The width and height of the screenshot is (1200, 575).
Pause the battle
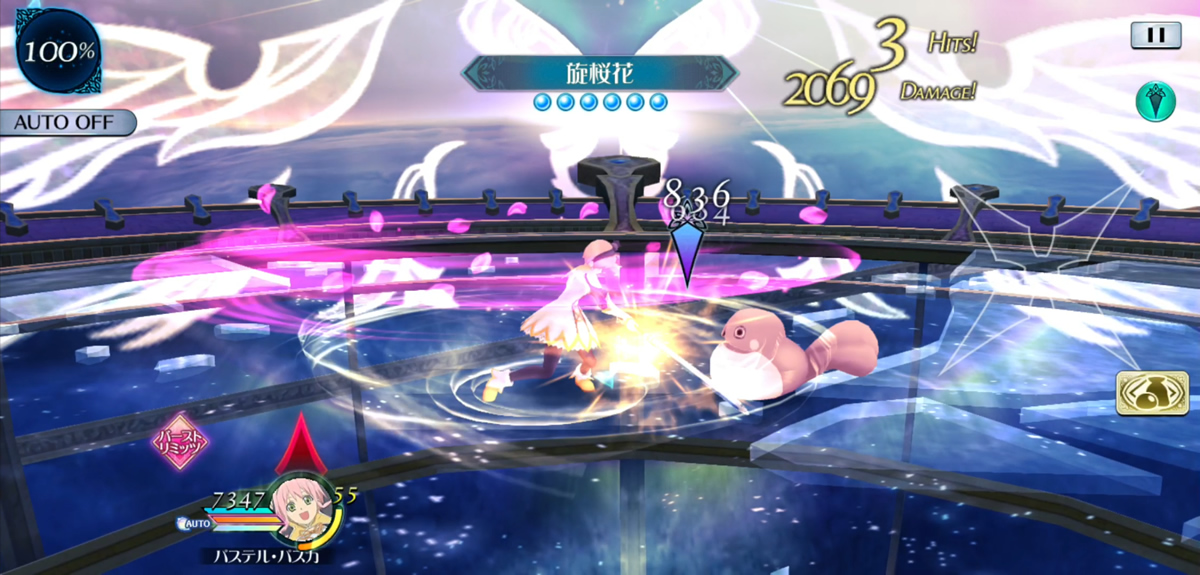1155,35
